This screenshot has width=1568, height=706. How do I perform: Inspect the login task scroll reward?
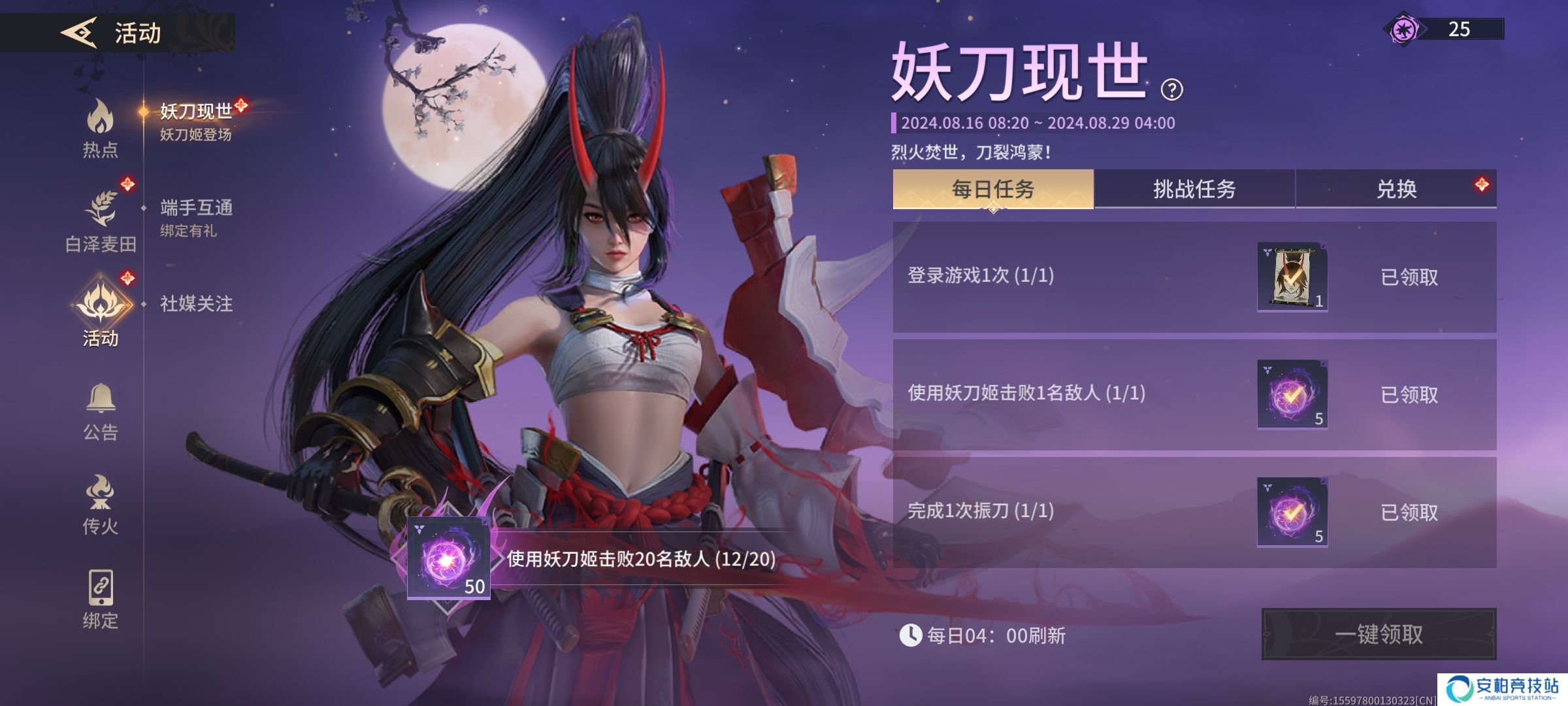click(1292, 277)
